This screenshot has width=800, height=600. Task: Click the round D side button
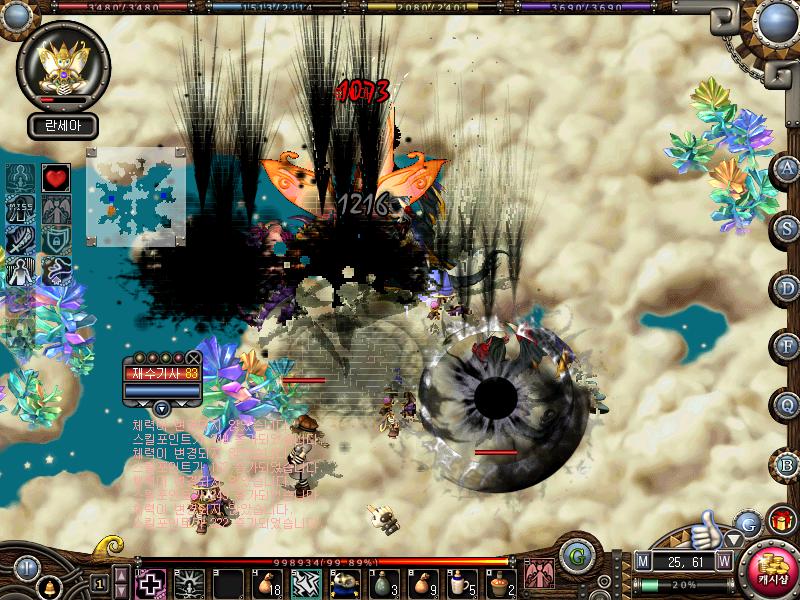pos(787,288)
